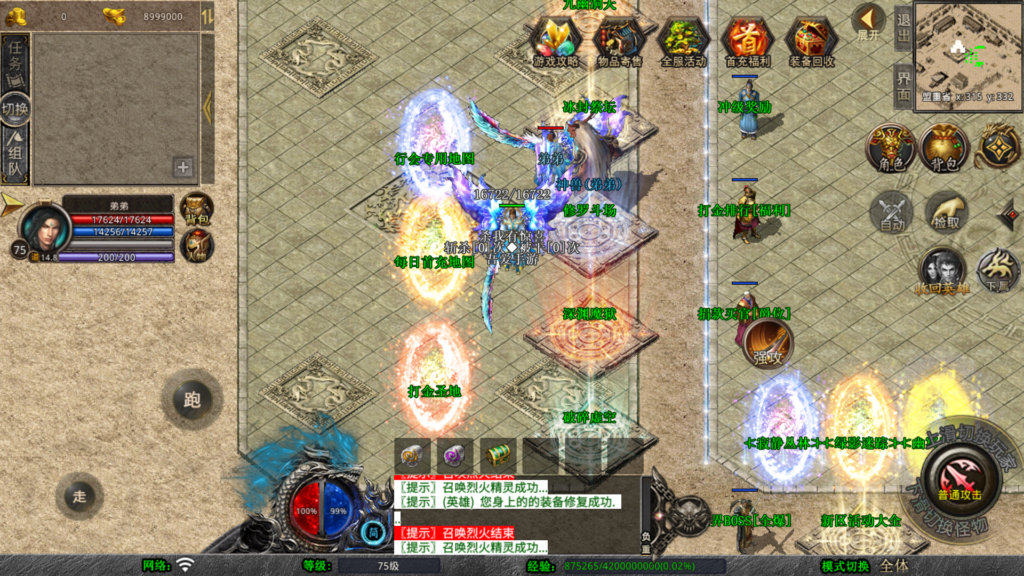Tap the 拾取 pickup hand button
1024x576 pixels.
[945, 212]
